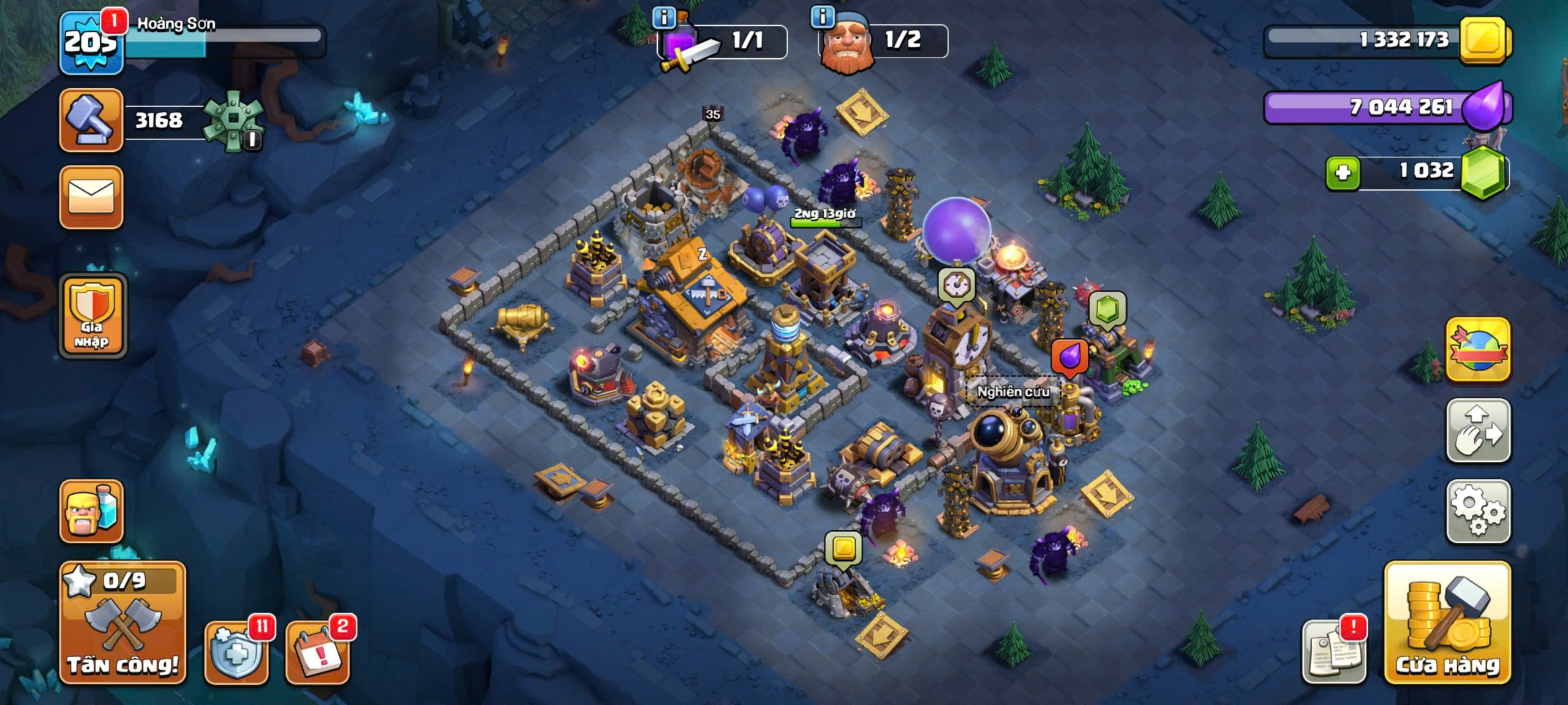Viewport: 1568px width, 705px height.
Task: Start an attack with Tấn công!
Action: 123,622
